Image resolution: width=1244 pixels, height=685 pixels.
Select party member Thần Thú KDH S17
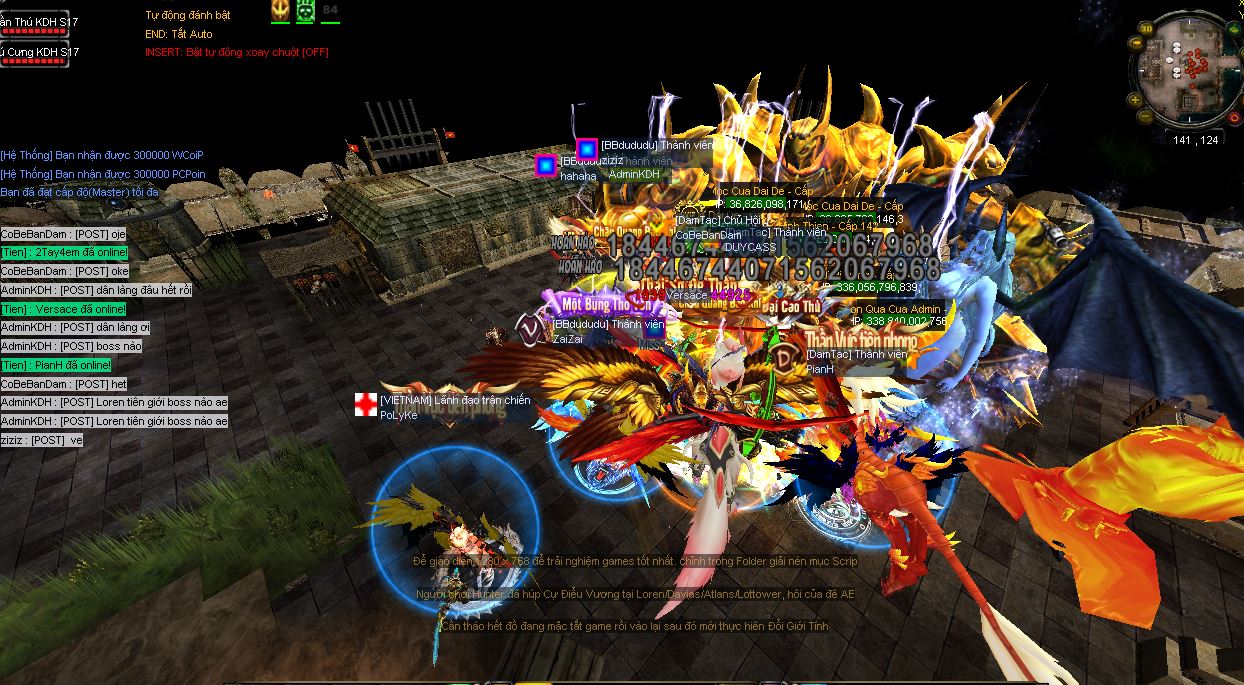[40, 22]
